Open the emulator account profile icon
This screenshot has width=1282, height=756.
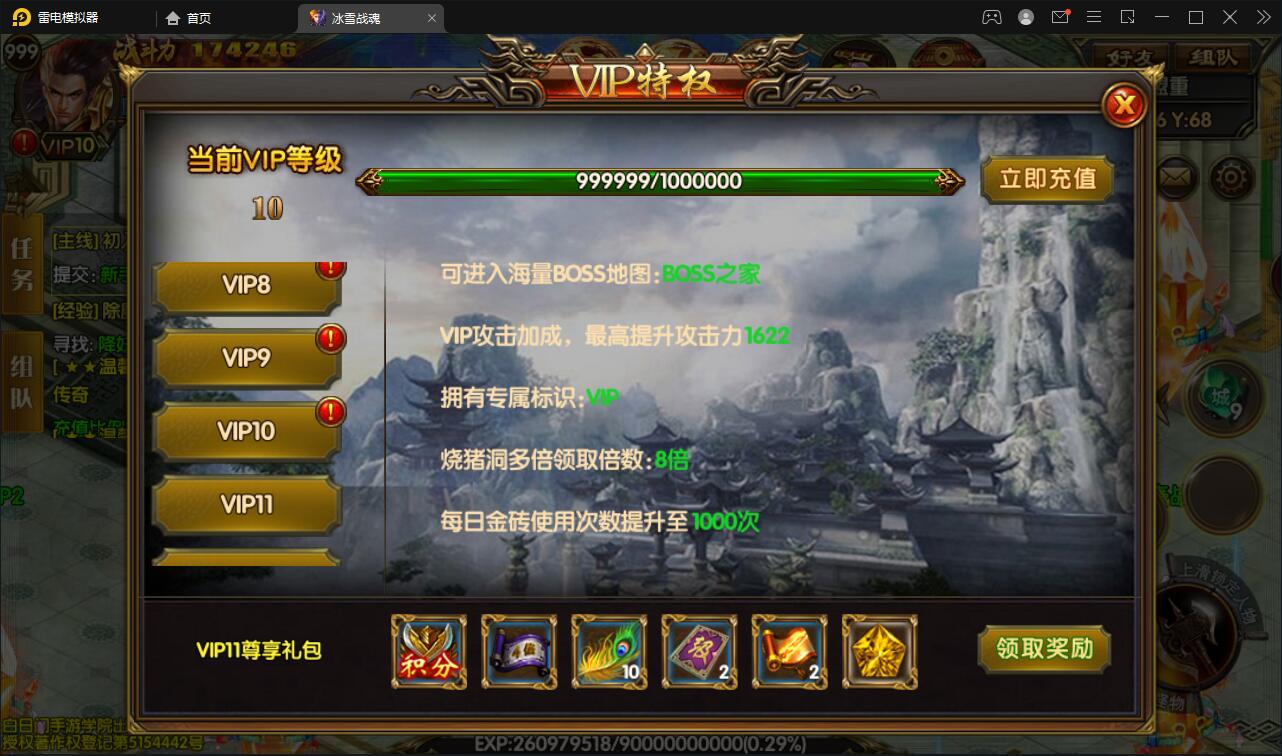[x=1025, y=17]
